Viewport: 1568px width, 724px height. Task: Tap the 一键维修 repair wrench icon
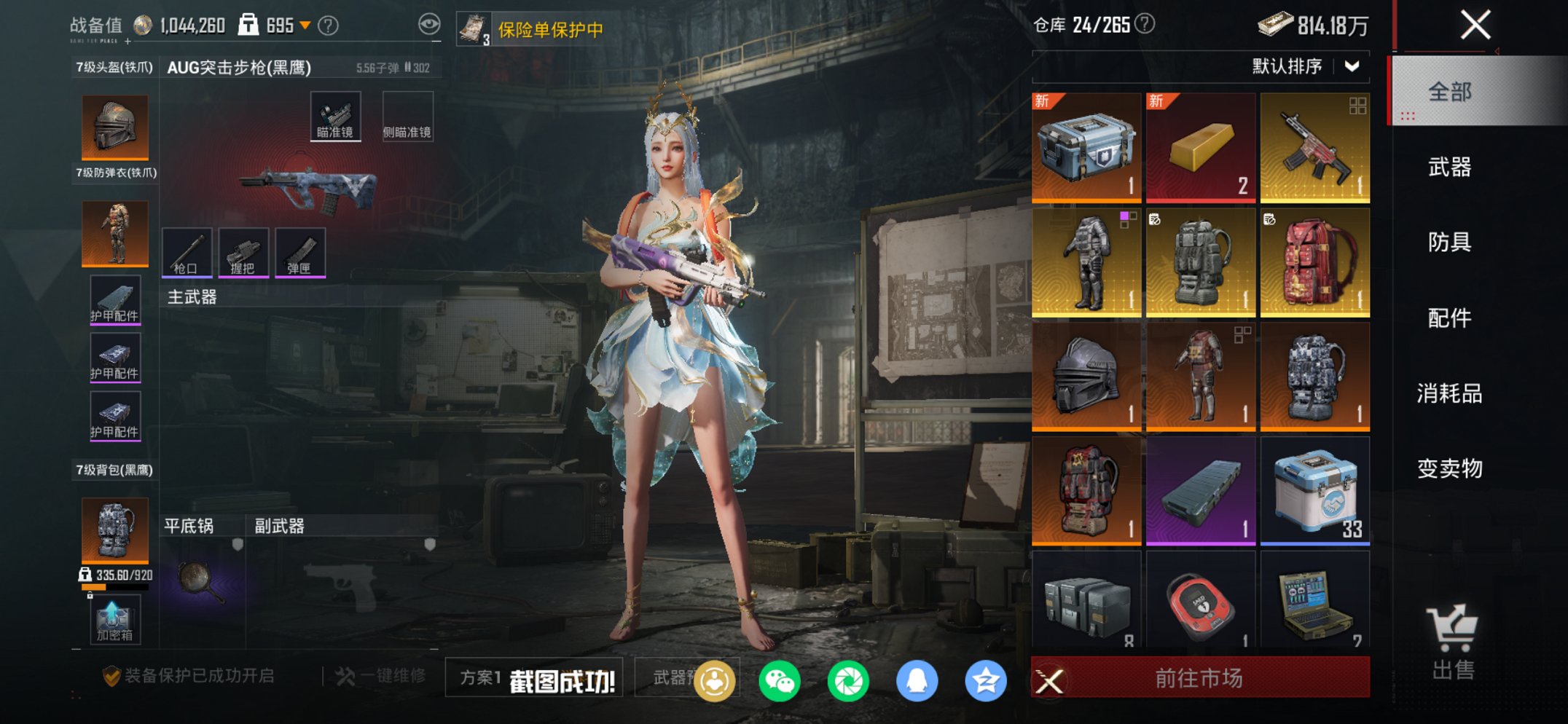point(345,675)
